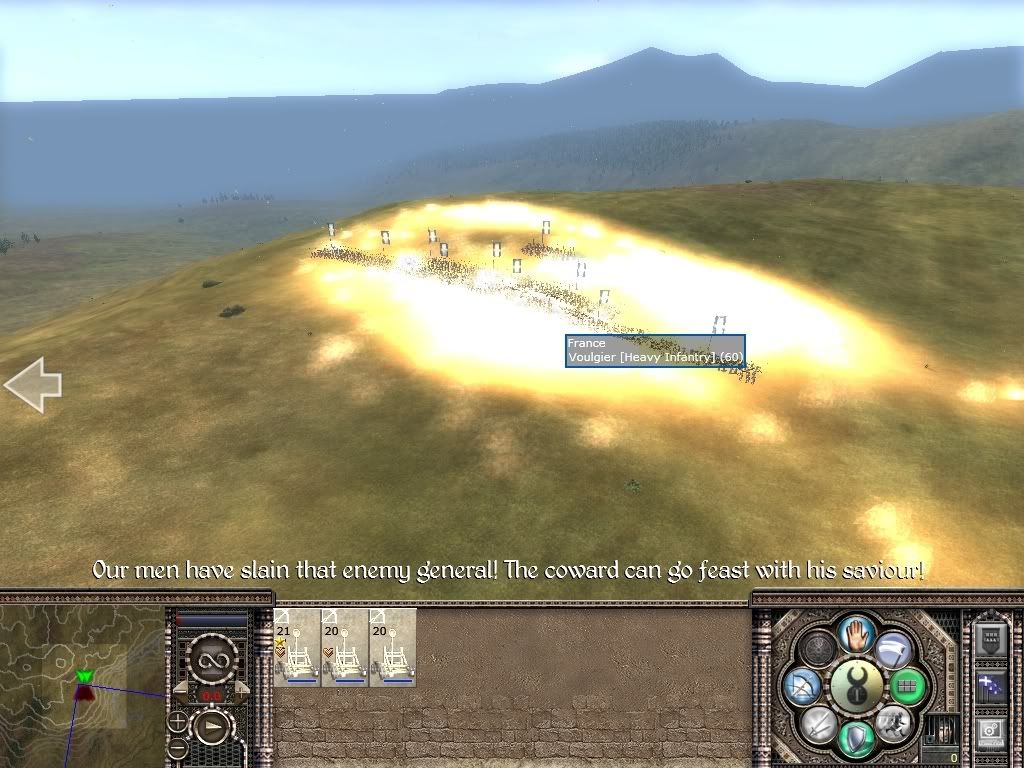This screenshot has width=1024, height=768.
Task: Zoom out the minimap with minus button
Action: click(x=177, y=748)
